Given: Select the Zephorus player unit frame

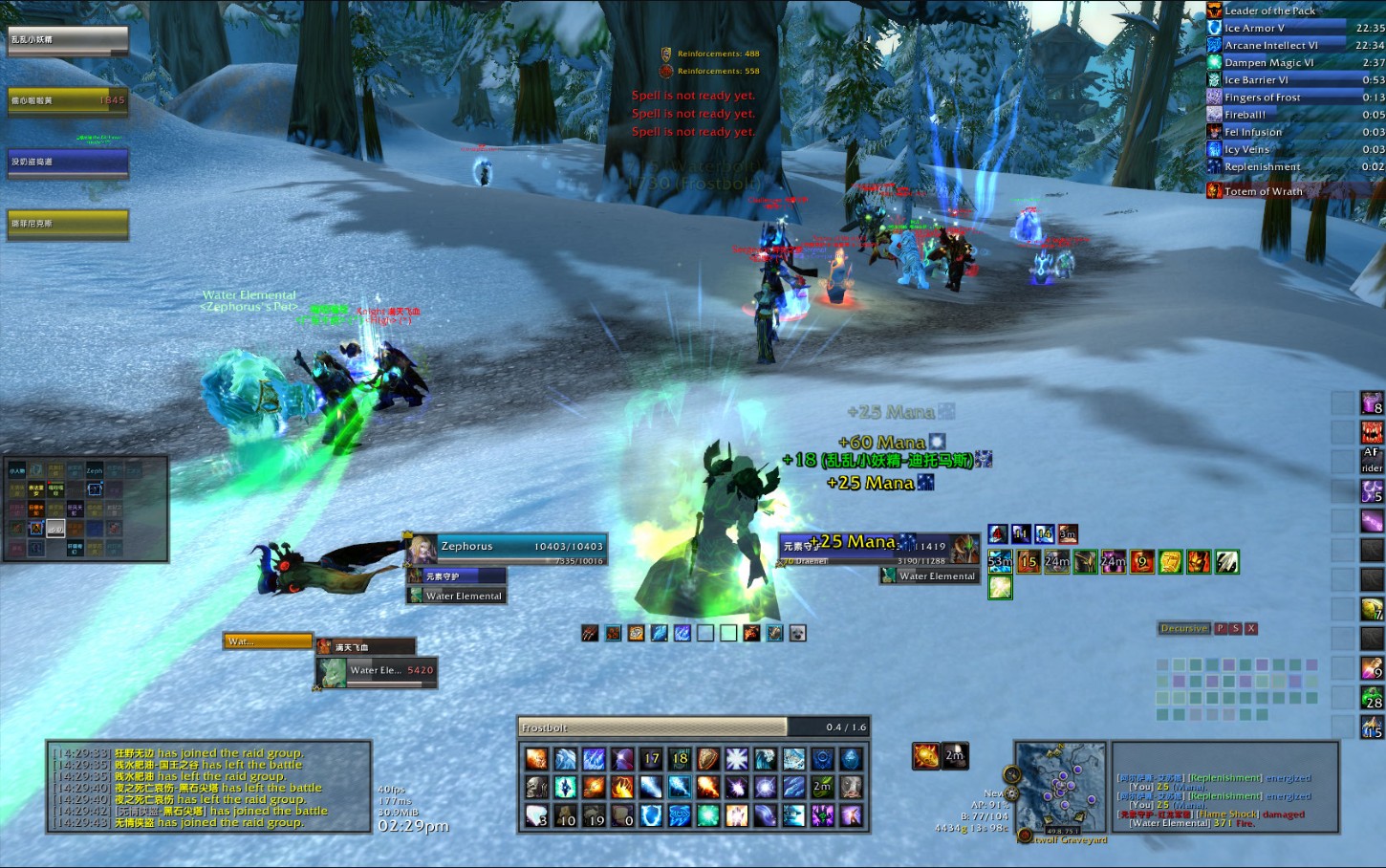Looking at the screenshot, I should pyautogui.click(x=507, y=548).
